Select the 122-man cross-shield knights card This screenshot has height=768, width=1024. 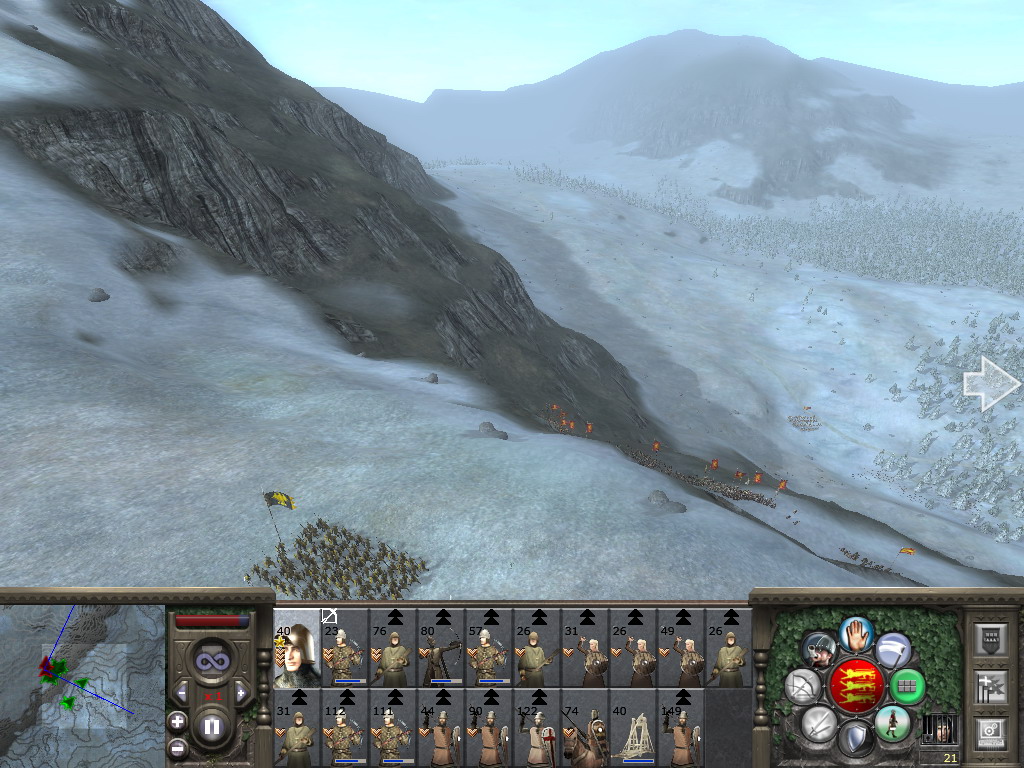536,728
